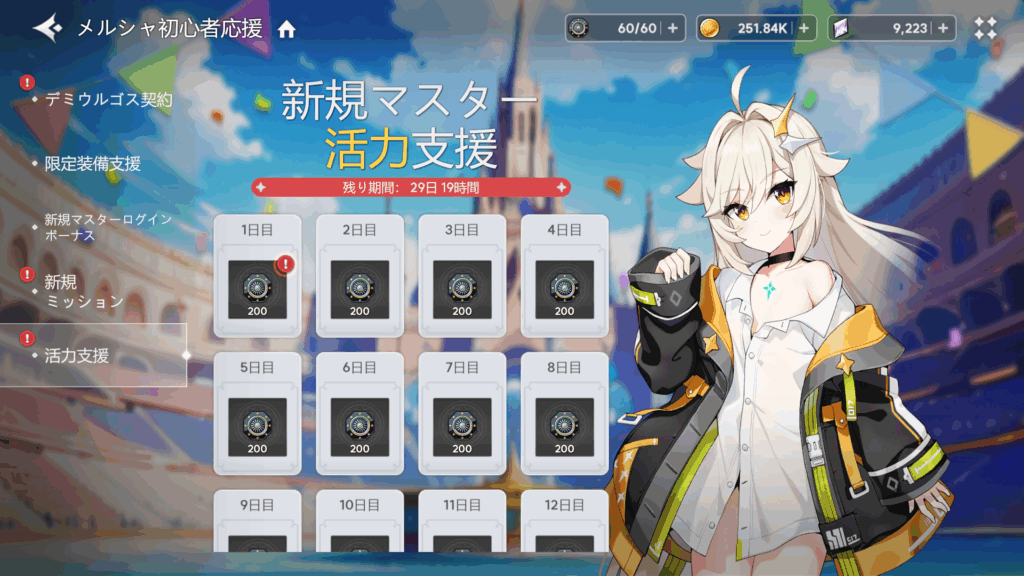Viewport: 1024px width, 576px height.
Task: Choose the 6日目 reward card
Action: (360, 414)
